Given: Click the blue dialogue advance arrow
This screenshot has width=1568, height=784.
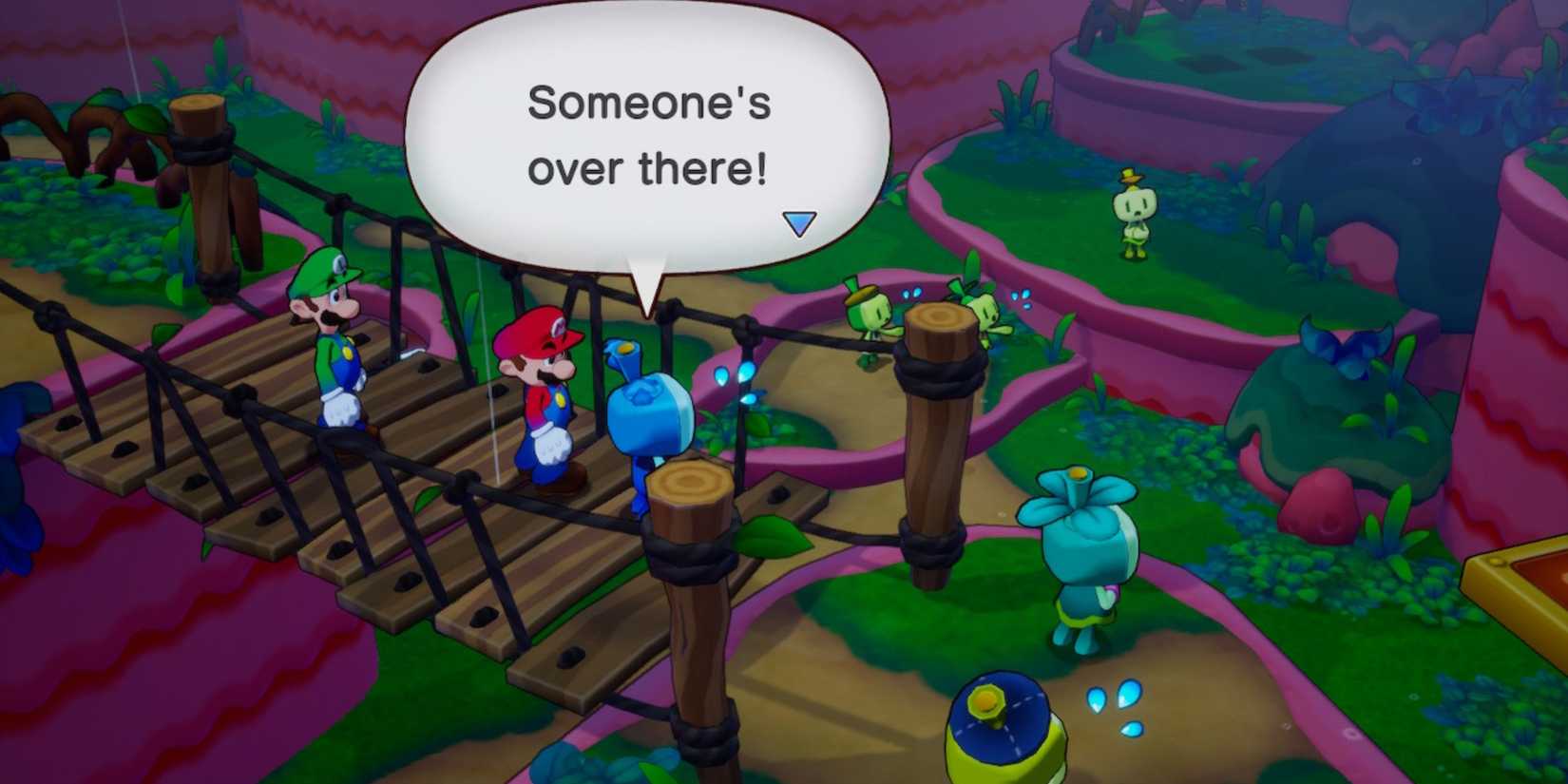Looking at the screenshot, I should pyautogui.click(x=799, y=220).
